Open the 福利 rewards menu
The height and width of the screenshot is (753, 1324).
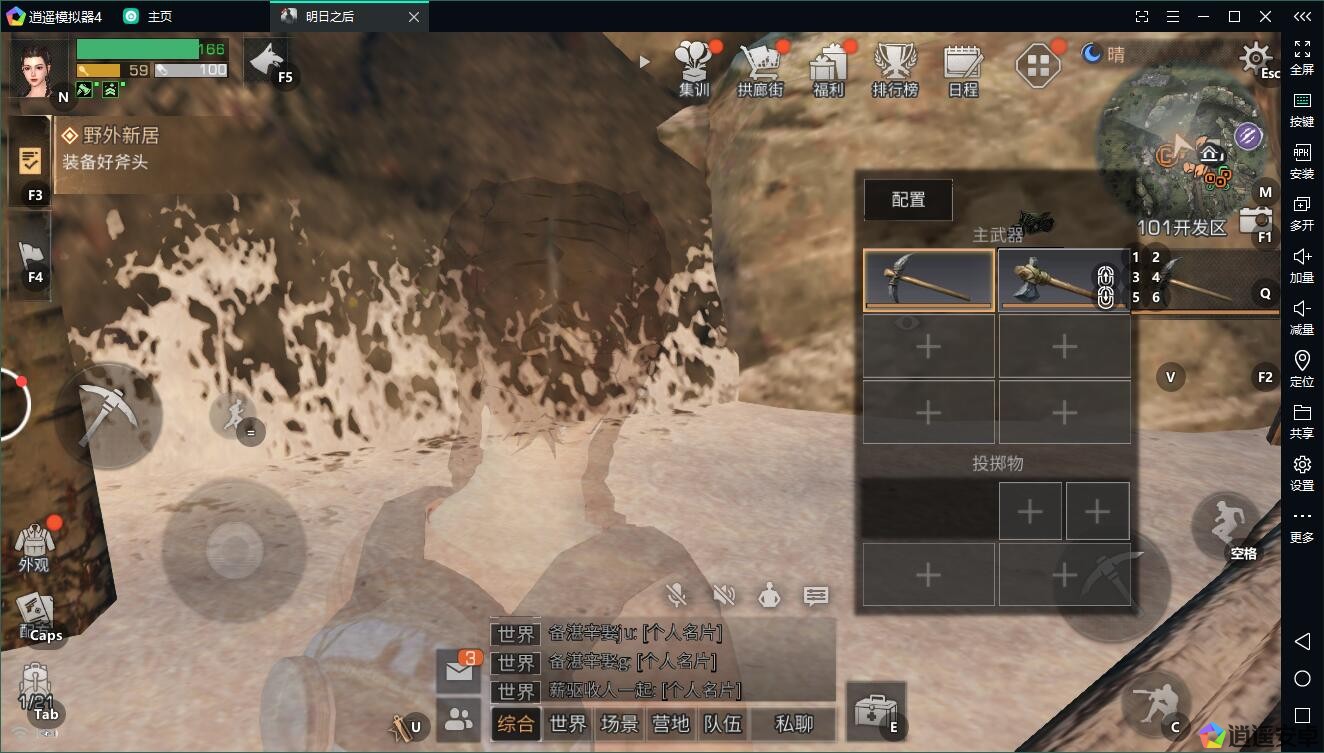tap(828, 68)
